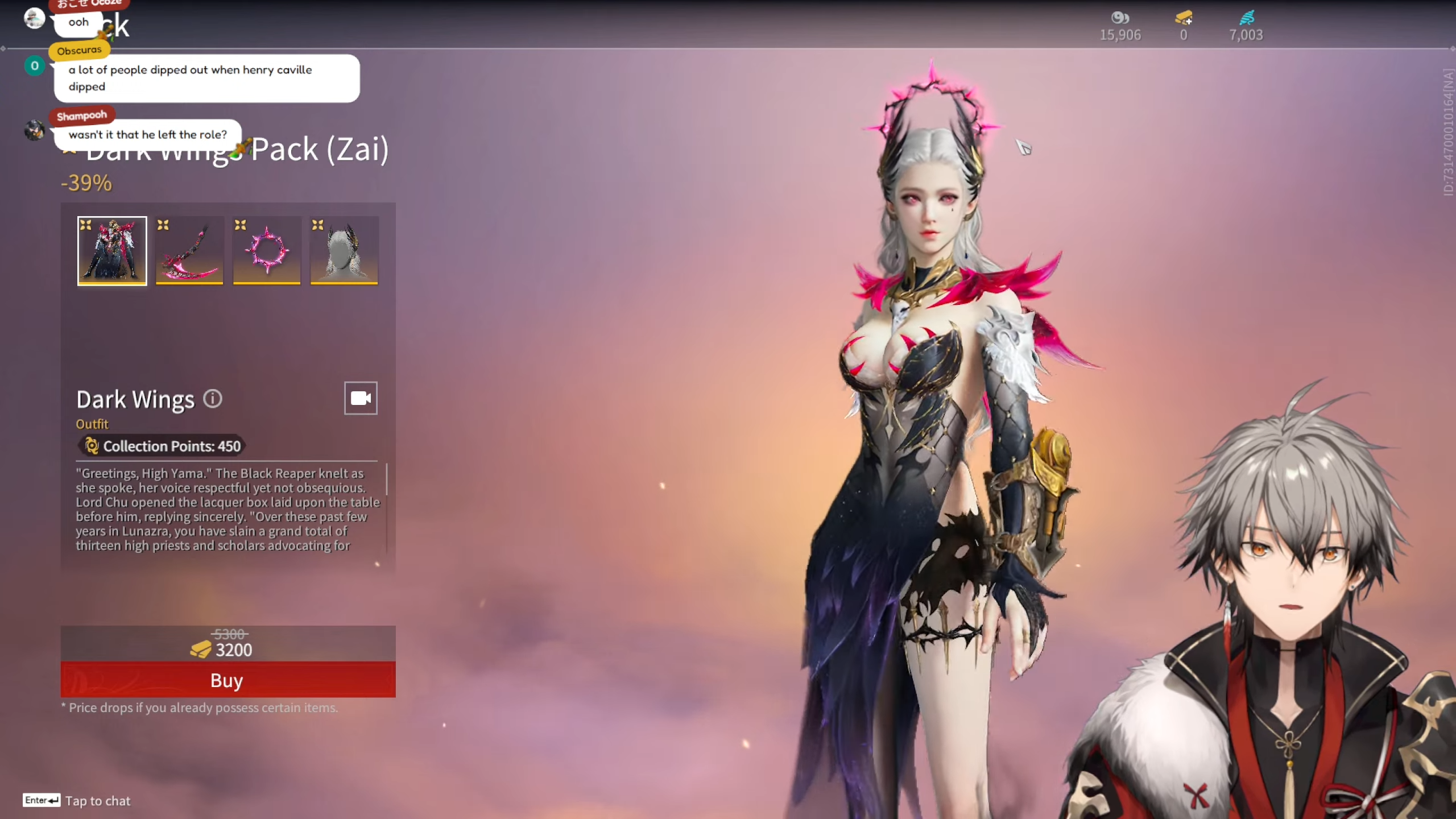This screenshot has height=819, width=1456.
Task: Play the outfit preview video
Action: 361,398
